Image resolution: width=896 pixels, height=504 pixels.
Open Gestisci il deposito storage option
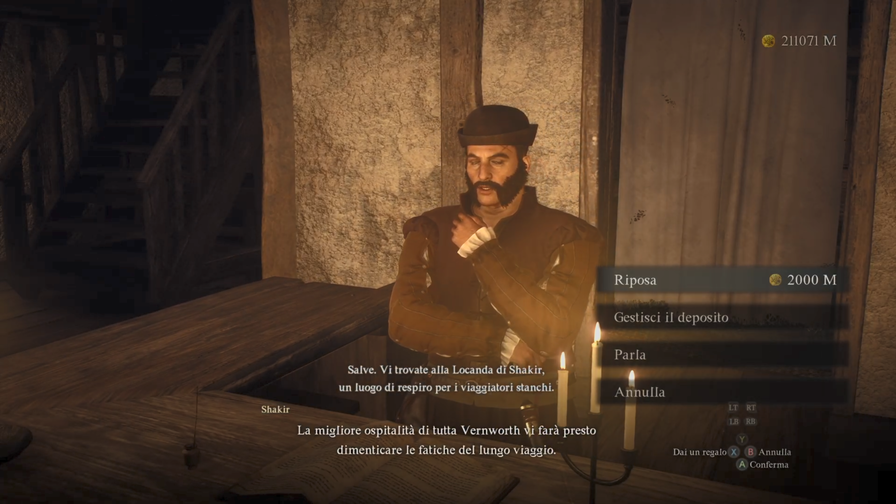point(723,318)
